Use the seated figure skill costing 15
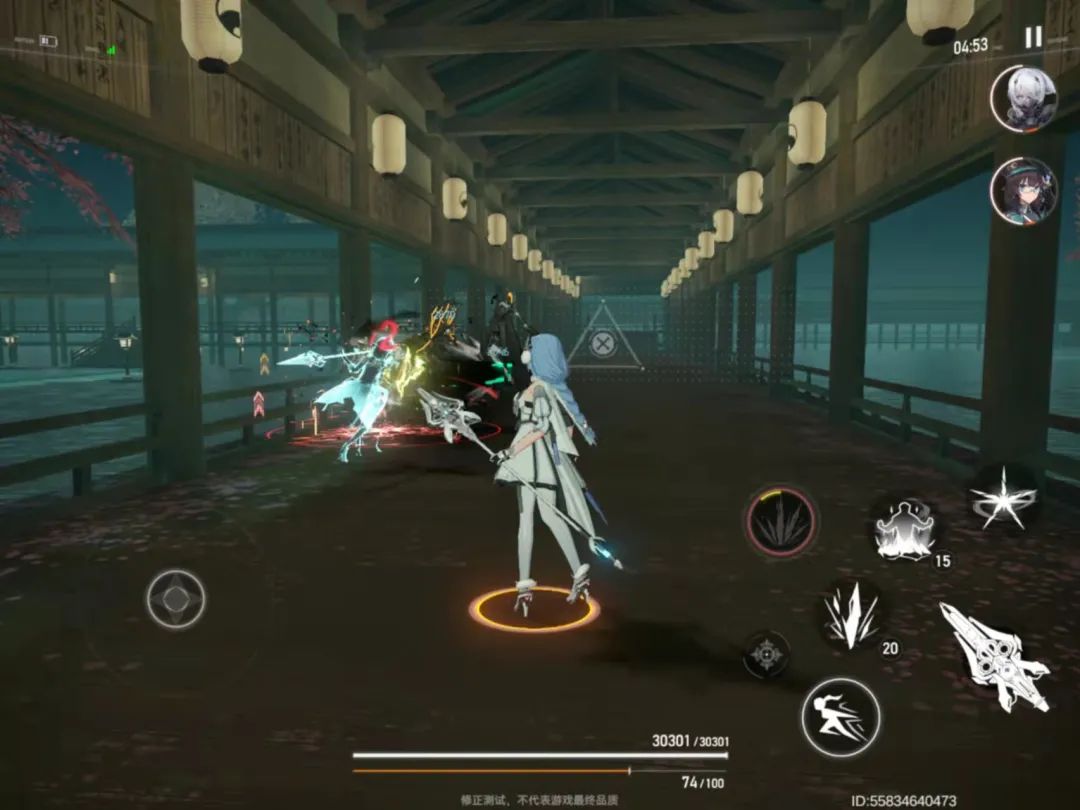 [905, 528]
